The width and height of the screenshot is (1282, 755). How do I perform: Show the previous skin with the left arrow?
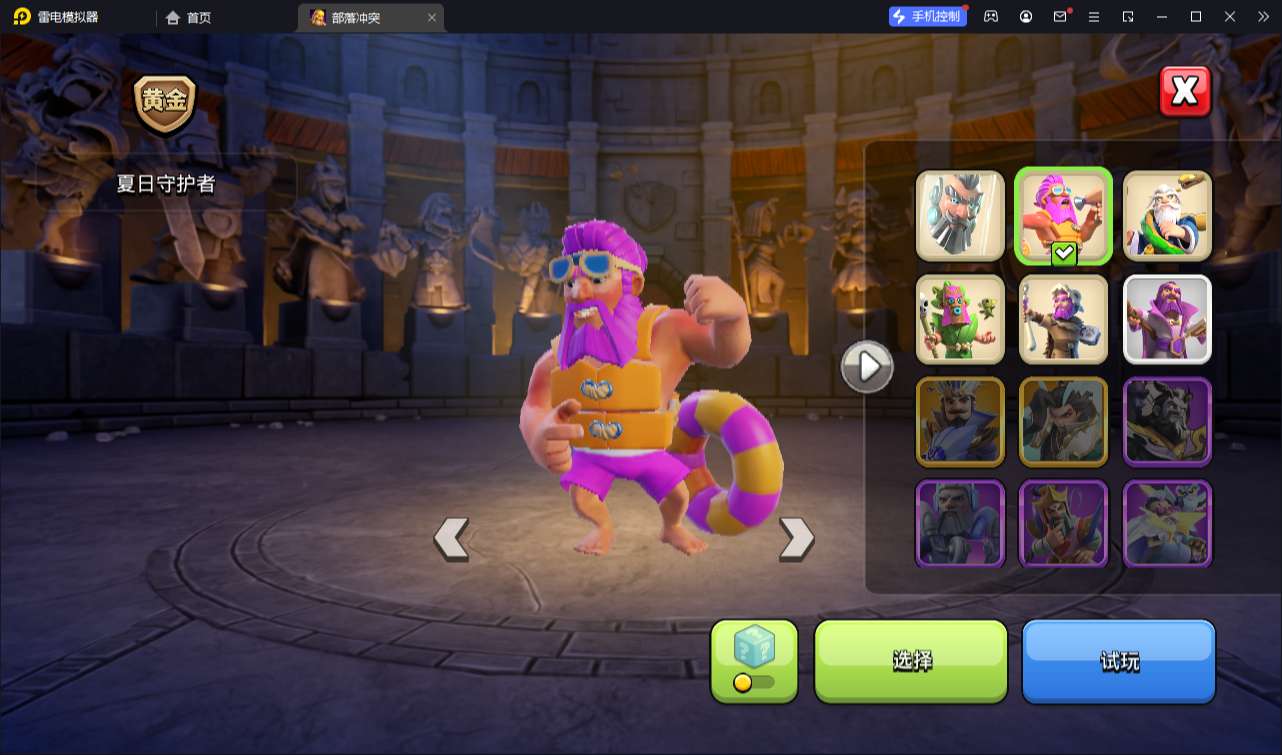coord(451,538)
